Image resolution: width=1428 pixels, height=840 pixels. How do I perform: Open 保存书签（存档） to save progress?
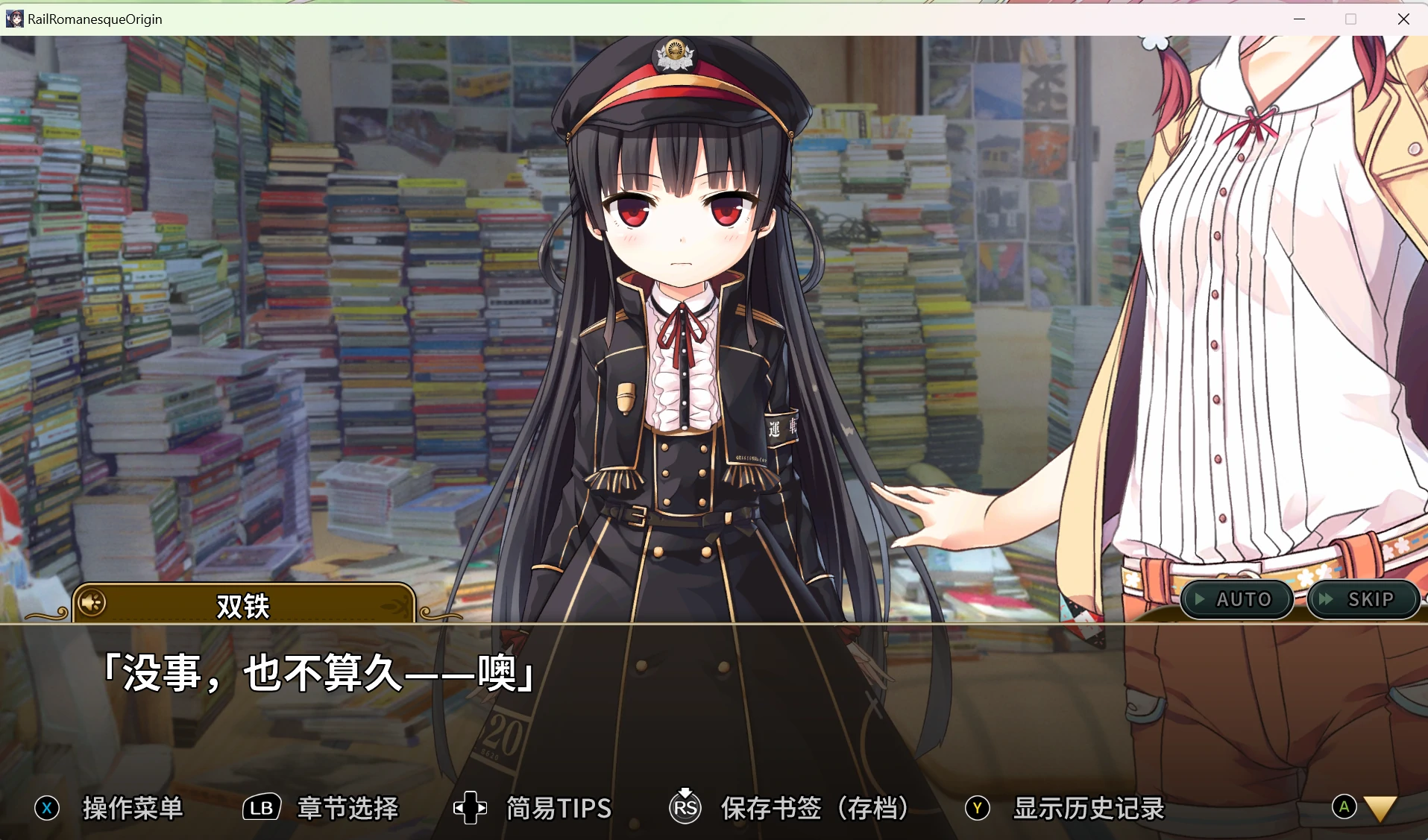[x=813, y=807]
